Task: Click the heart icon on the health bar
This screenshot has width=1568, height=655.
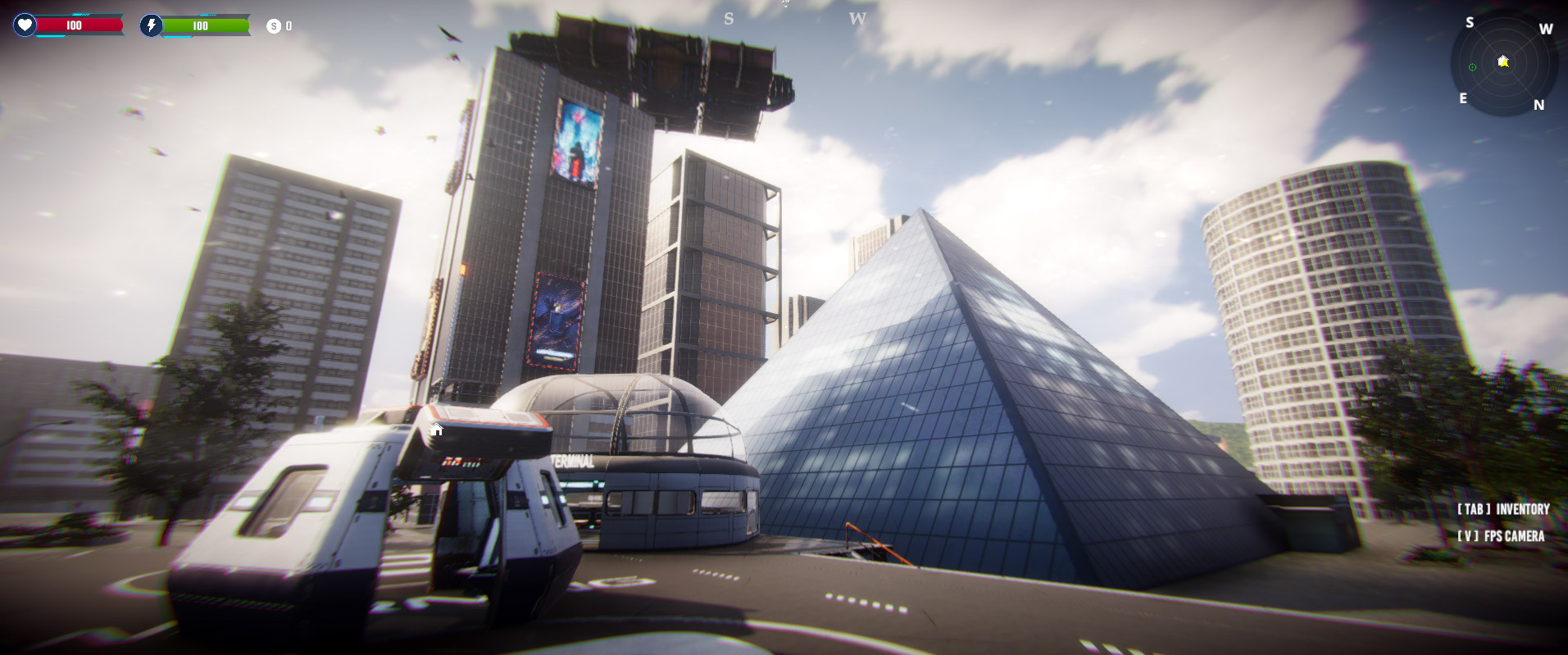Action: click(25, 25)
